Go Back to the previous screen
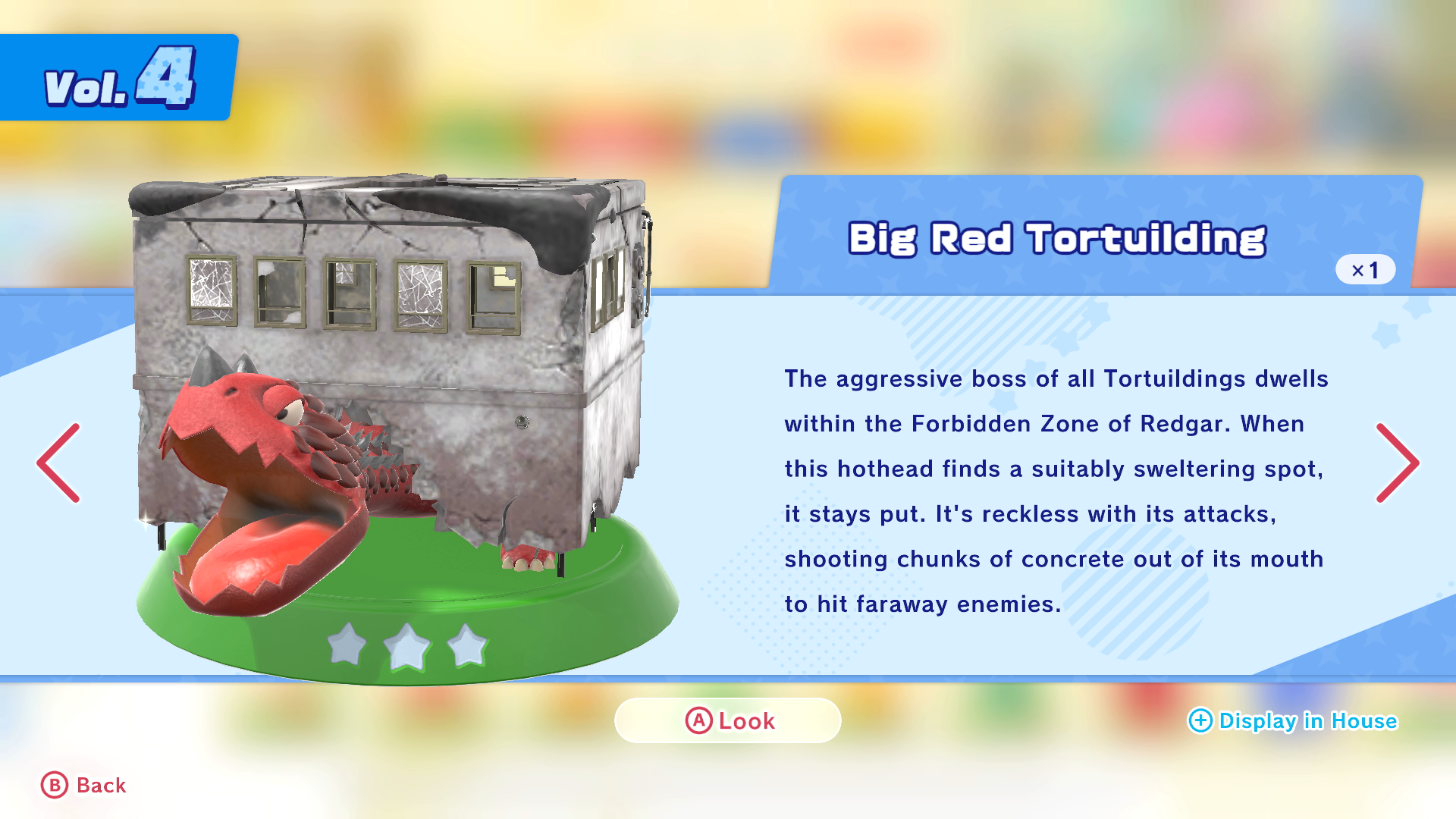 coord(83,786)
